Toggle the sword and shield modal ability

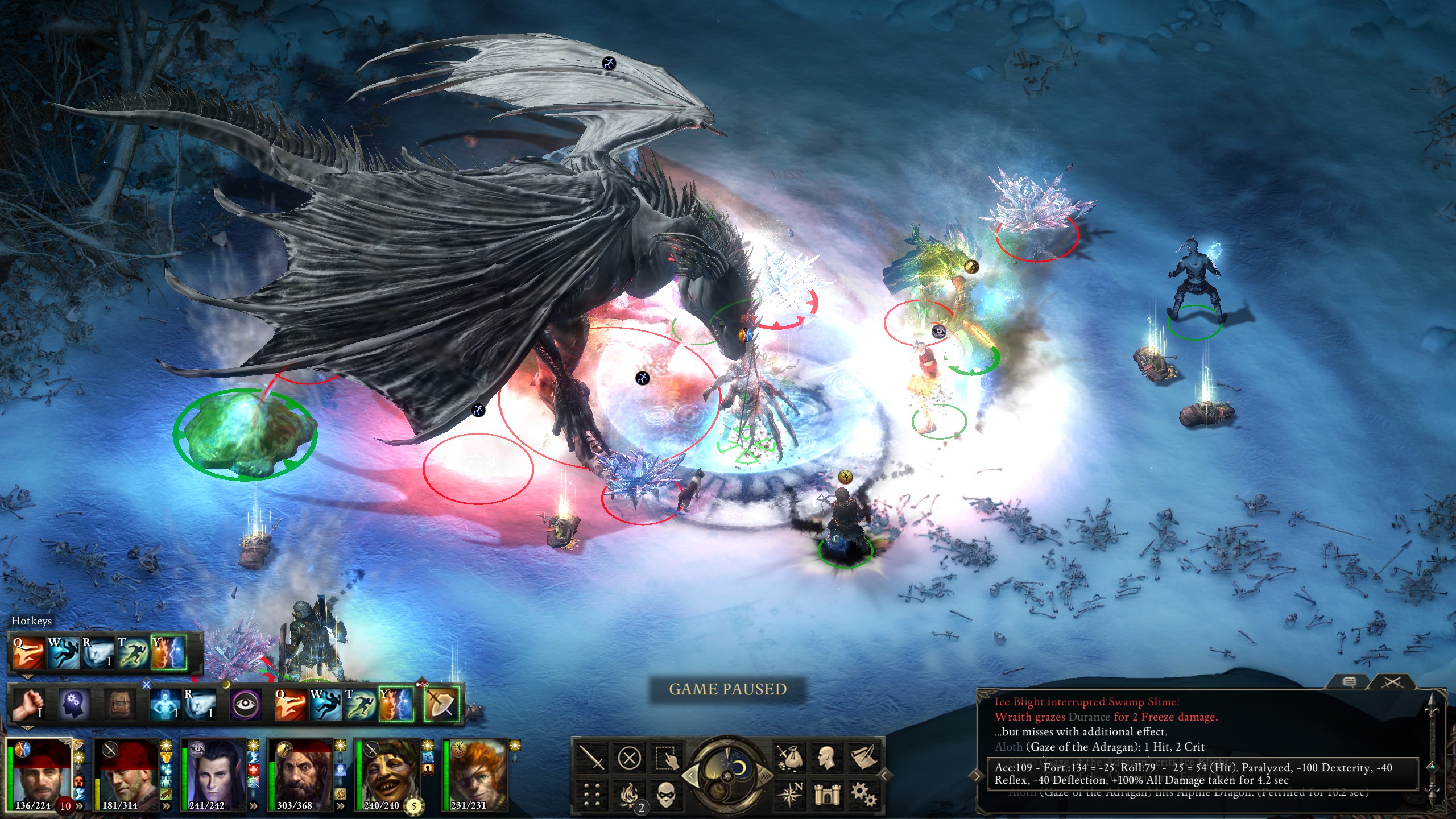coord(442,705)
